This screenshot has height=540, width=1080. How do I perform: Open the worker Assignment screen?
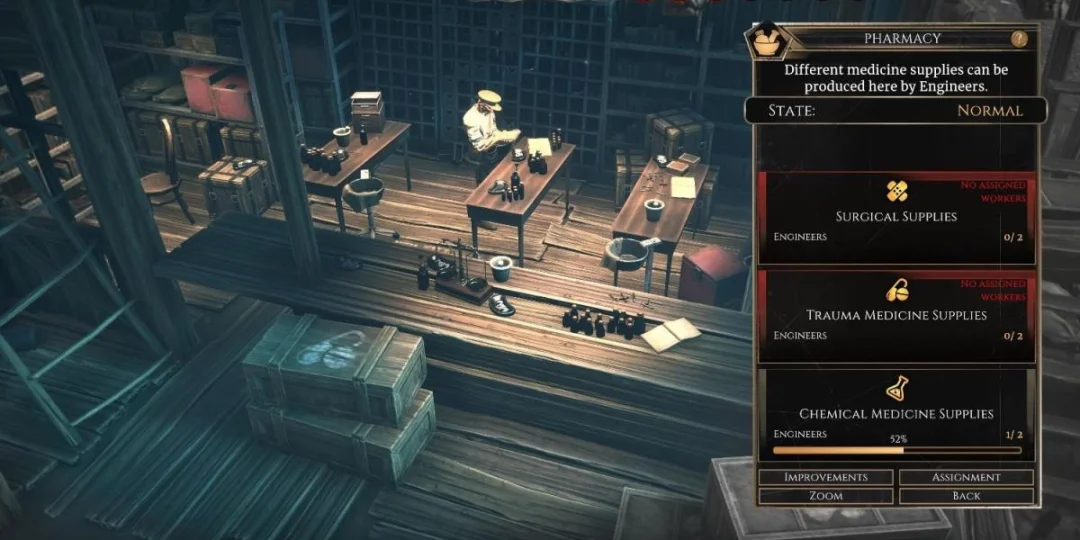[966, 477]
